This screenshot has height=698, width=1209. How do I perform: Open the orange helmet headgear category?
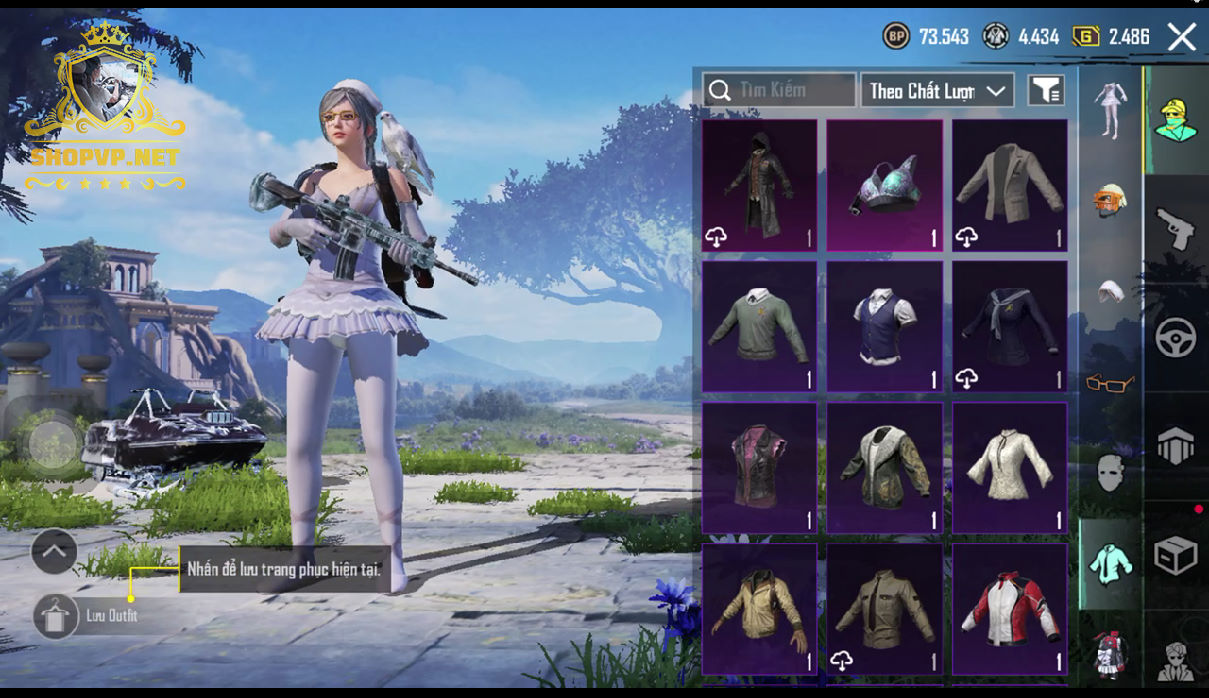(1109, 200)
